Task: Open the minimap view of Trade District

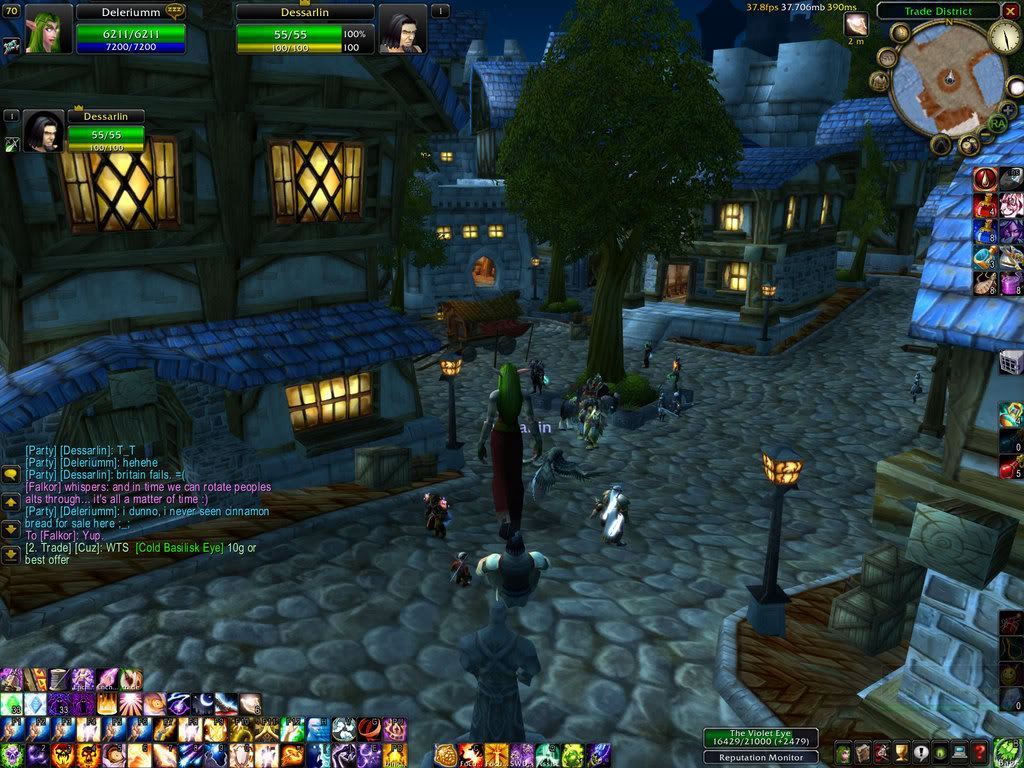Action: [x=946, y=81]
